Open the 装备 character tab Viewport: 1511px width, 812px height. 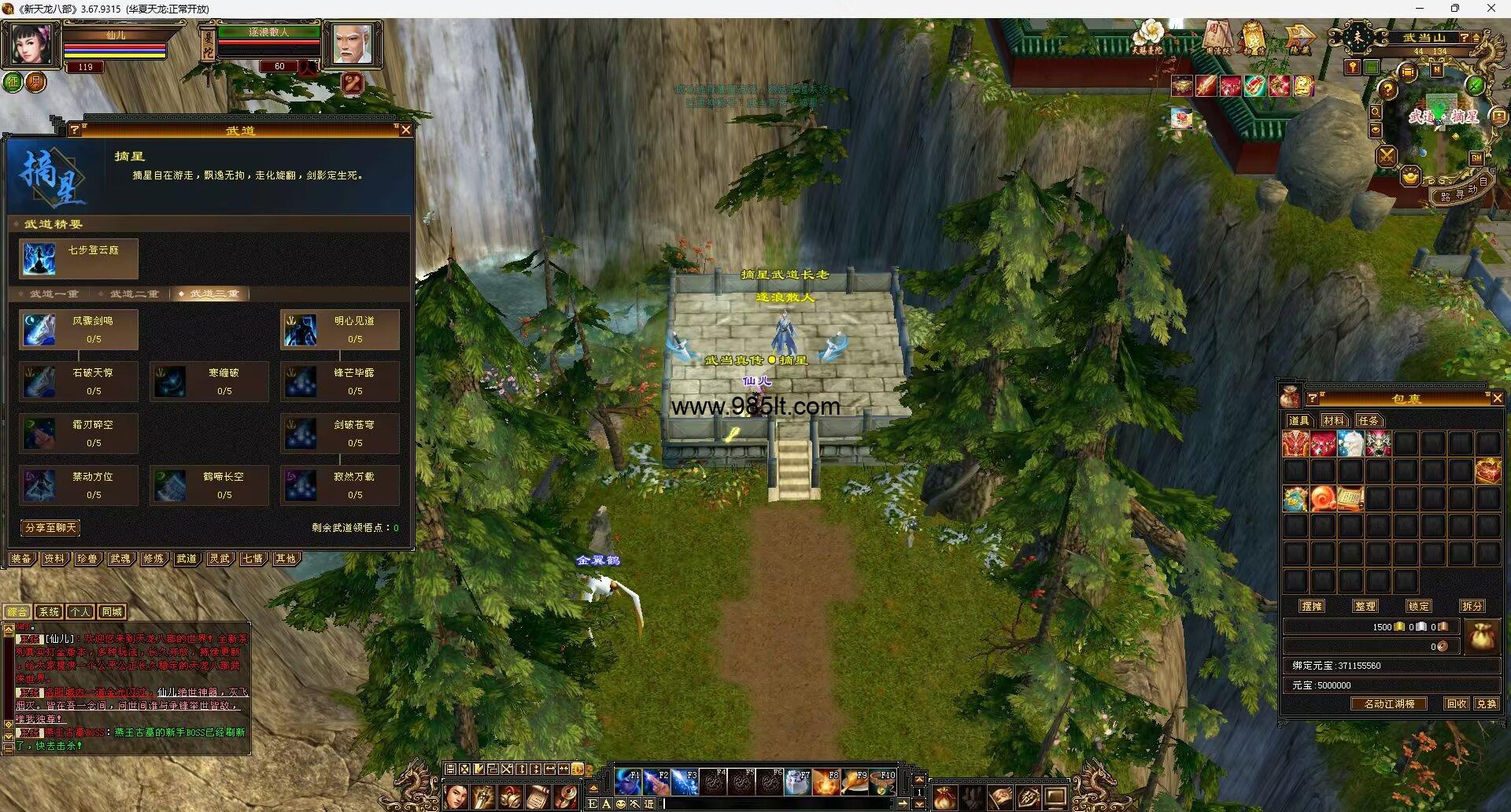21,559
